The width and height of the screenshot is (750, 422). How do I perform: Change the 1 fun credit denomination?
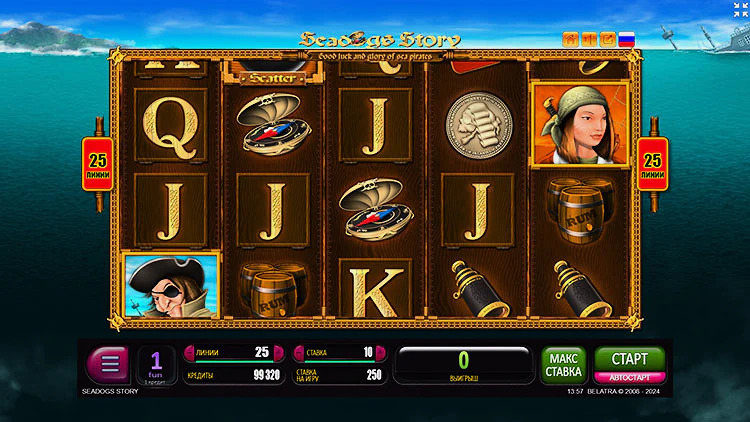156,364
